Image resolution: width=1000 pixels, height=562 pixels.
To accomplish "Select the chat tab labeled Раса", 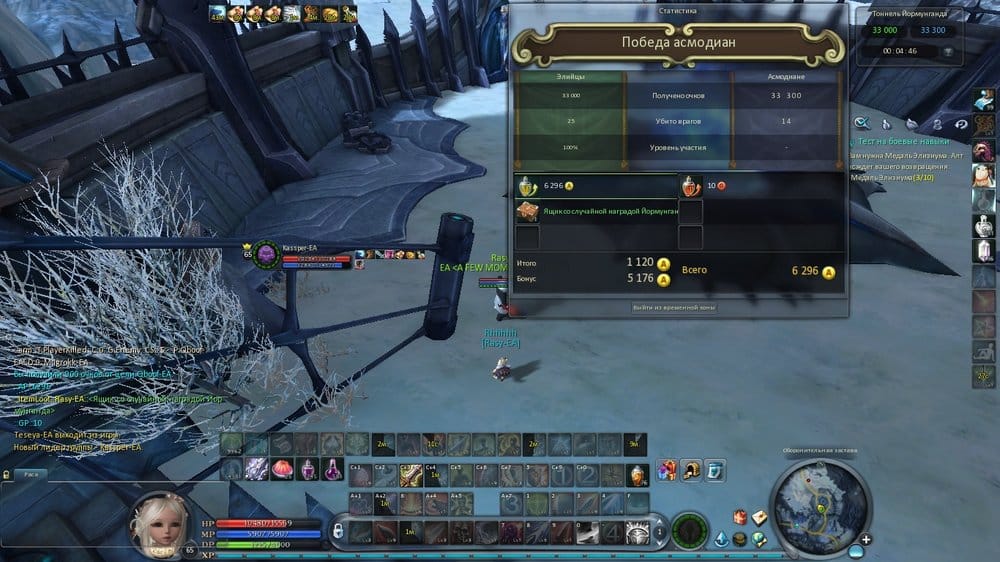I will pyautogui.click(x=32, y=475).
